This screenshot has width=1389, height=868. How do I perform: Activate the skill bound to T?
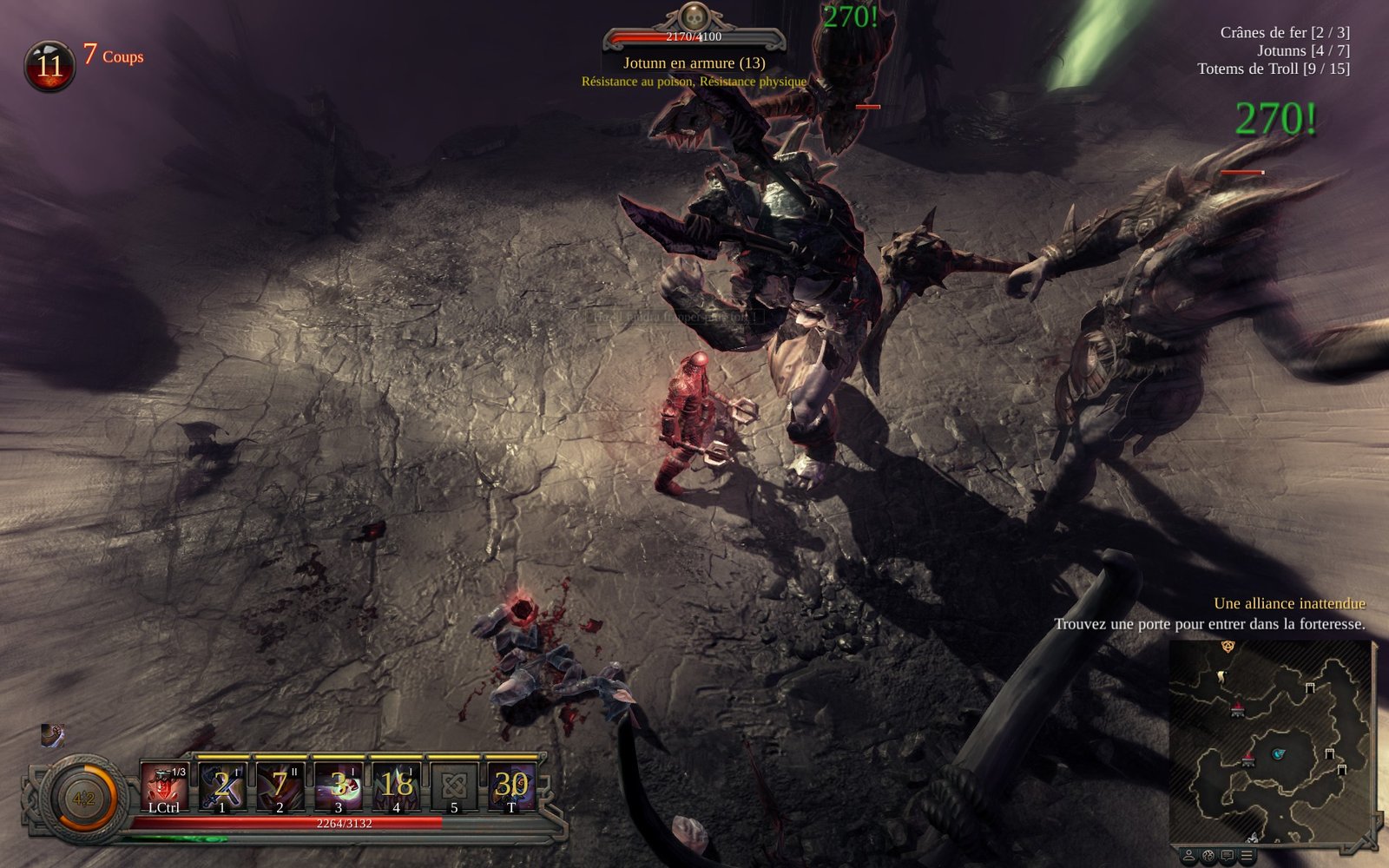tap(511, 786)
